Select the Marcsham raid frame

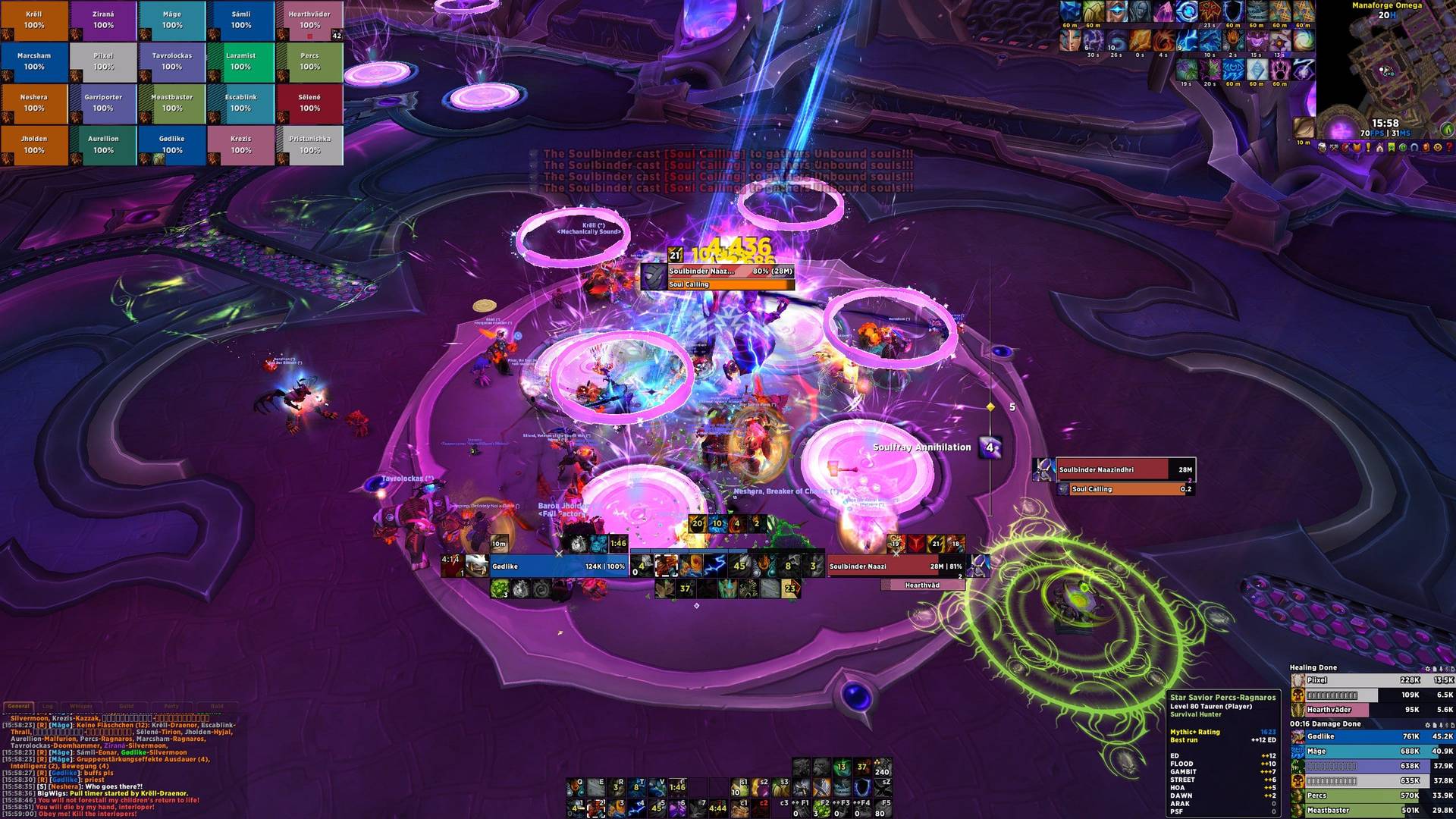tap(34, 62)
